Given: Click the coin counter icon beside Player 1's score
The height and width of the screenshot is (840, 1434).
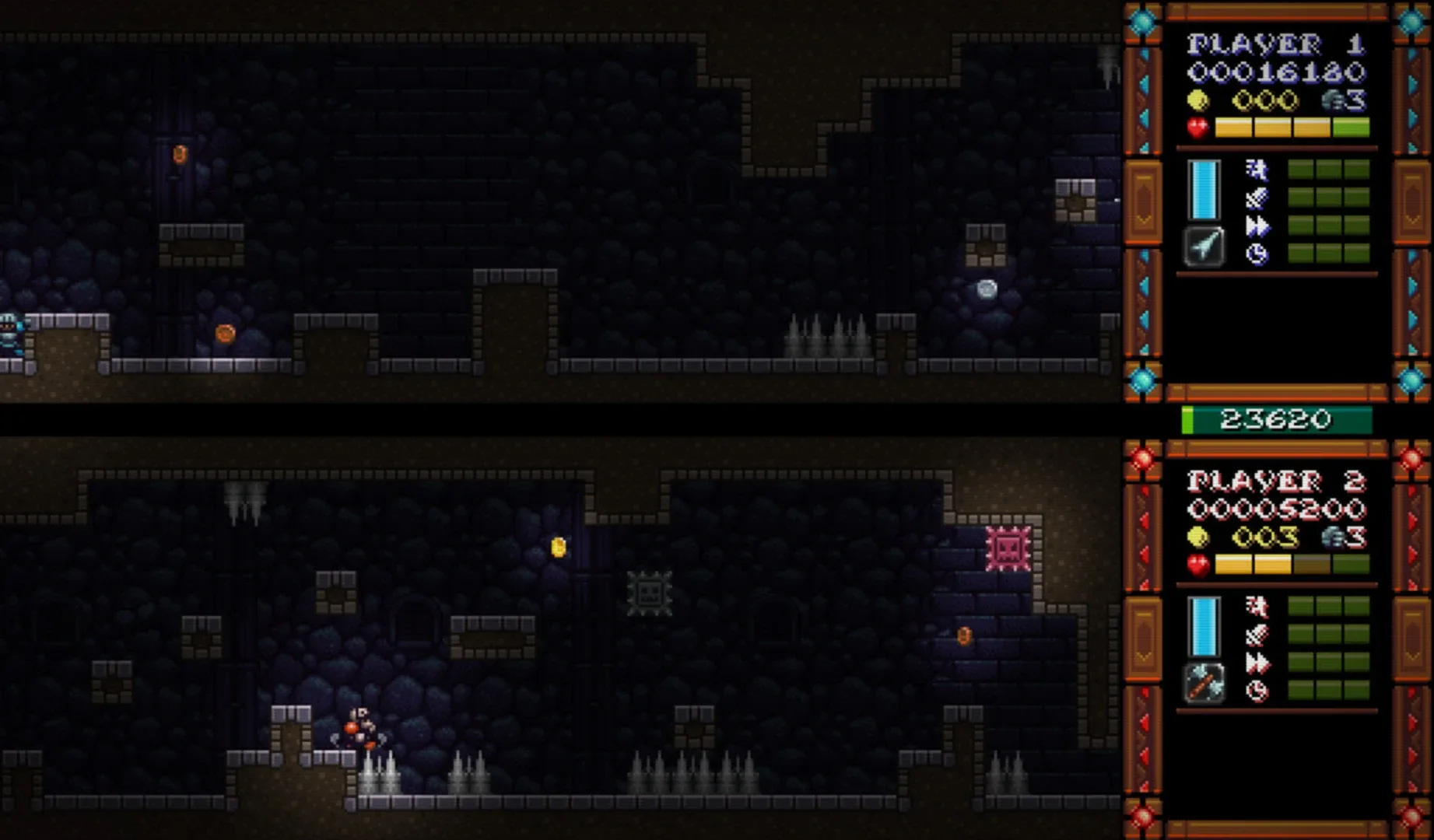Looking at the screenshot, I should [x=1197, y=100].
